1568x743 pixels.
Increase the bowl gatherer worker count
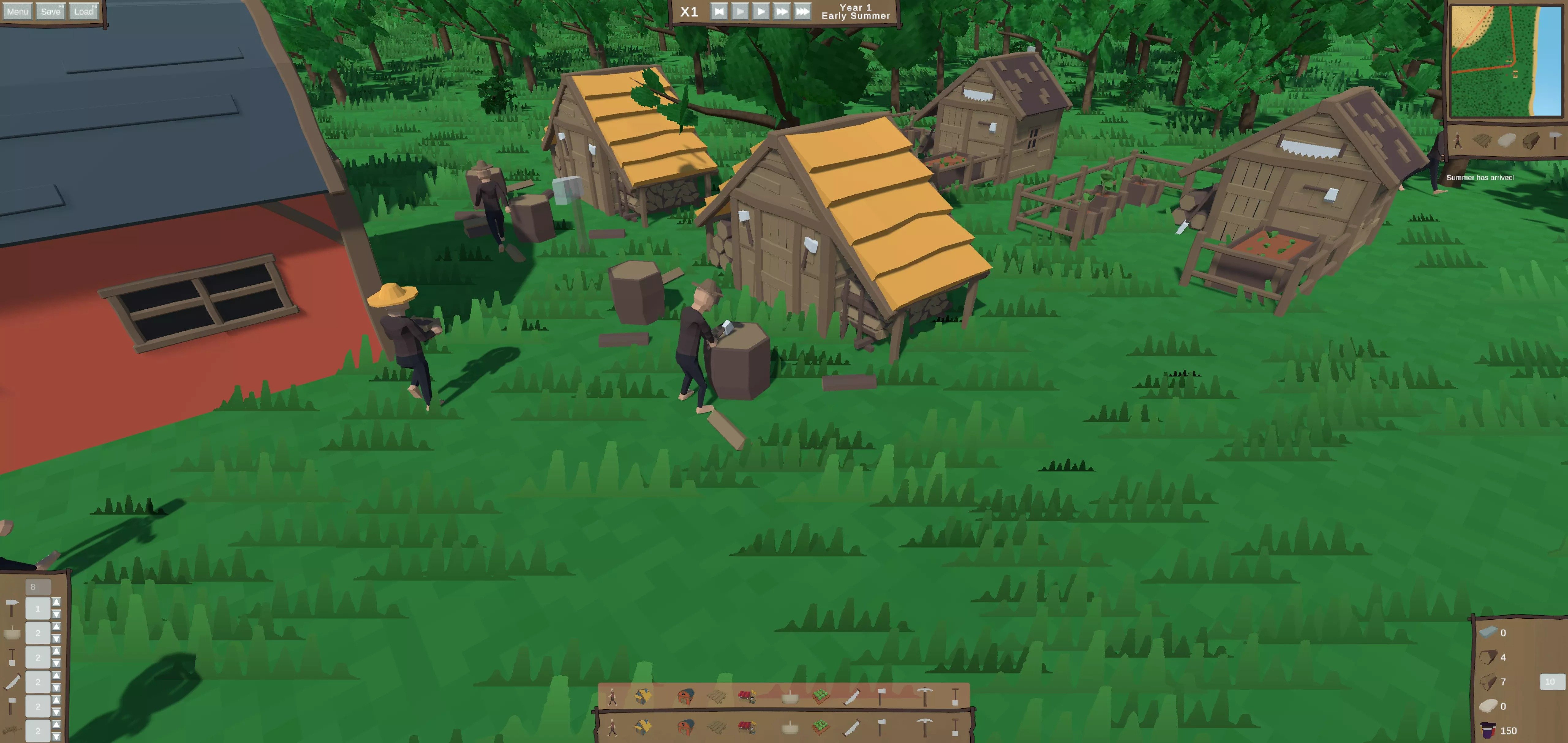56,626
